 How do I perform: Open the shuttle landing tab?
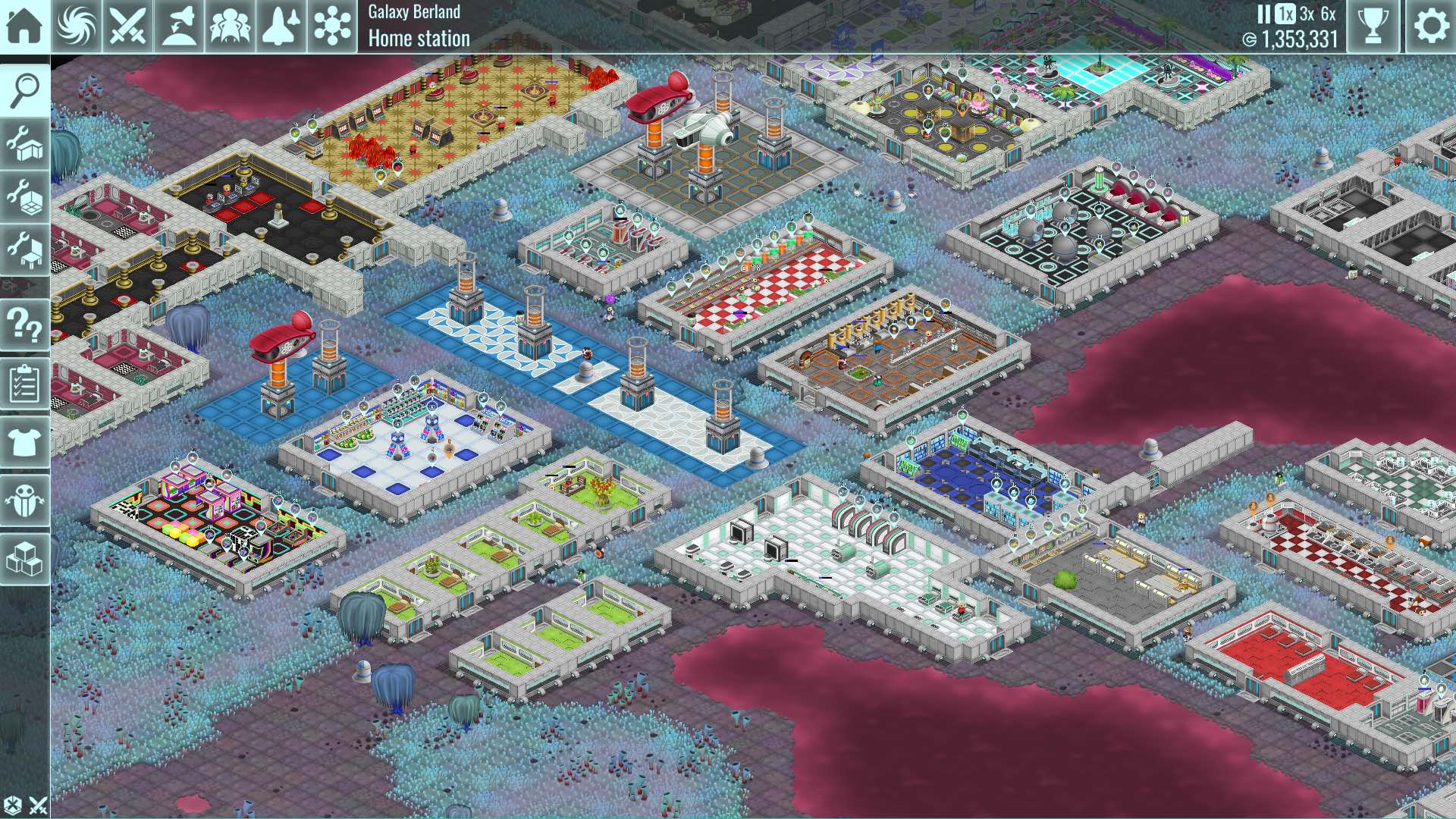pyautogui.click(x=179, y=26)
